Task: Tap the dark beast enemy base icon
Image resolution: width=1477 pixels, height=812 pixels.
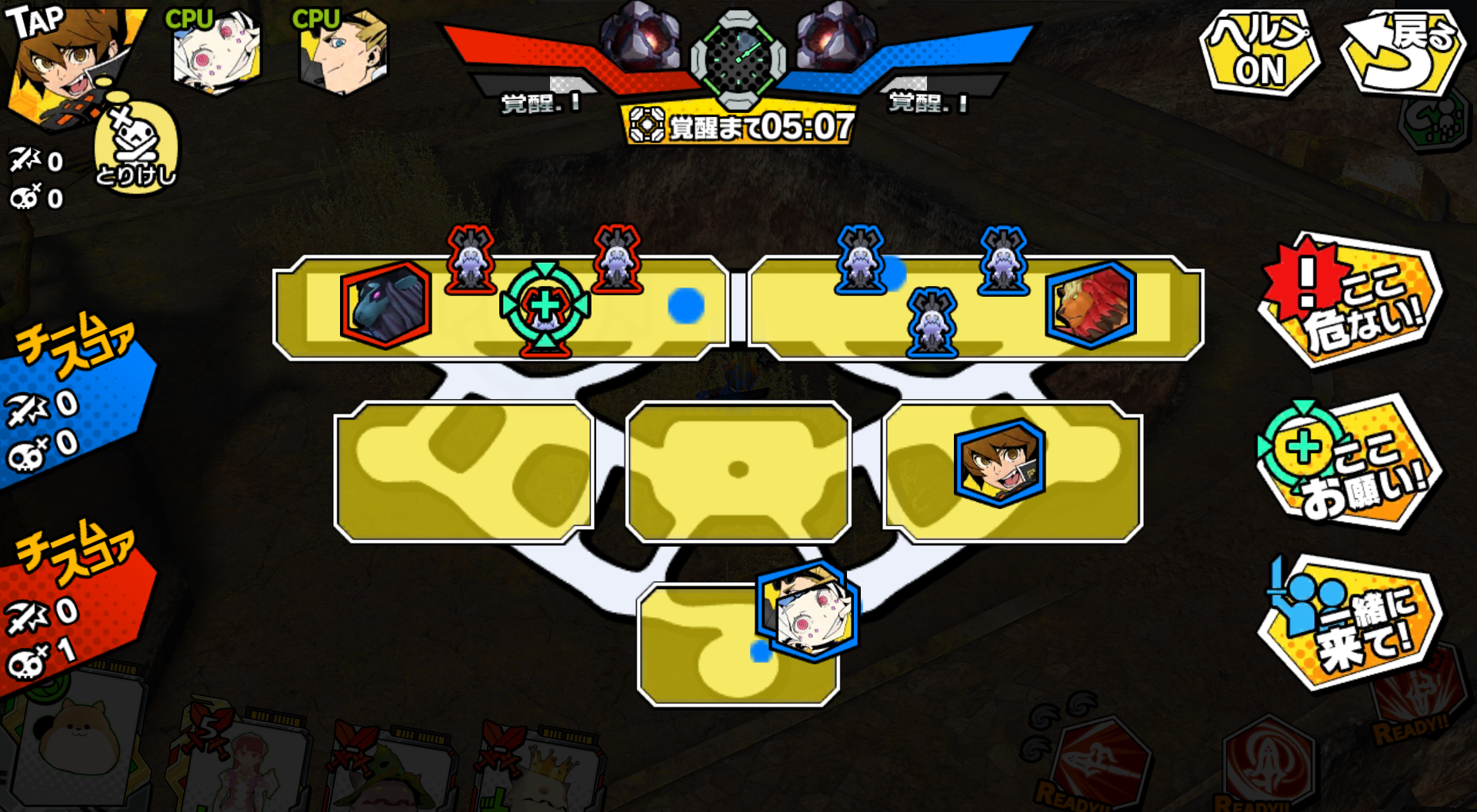Action: [385, 305]
